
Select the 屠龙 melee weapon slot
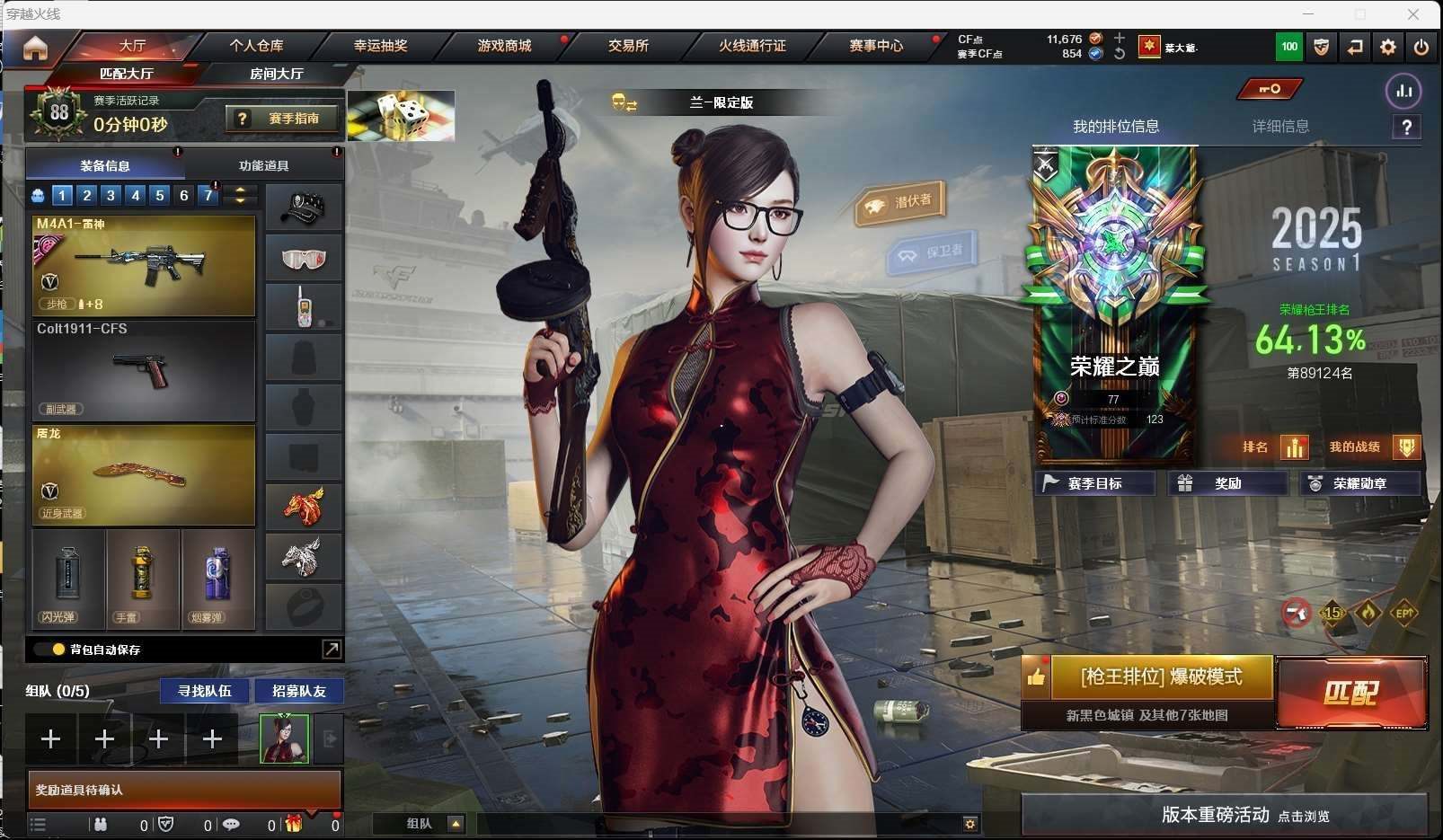(x=144, y=474)
